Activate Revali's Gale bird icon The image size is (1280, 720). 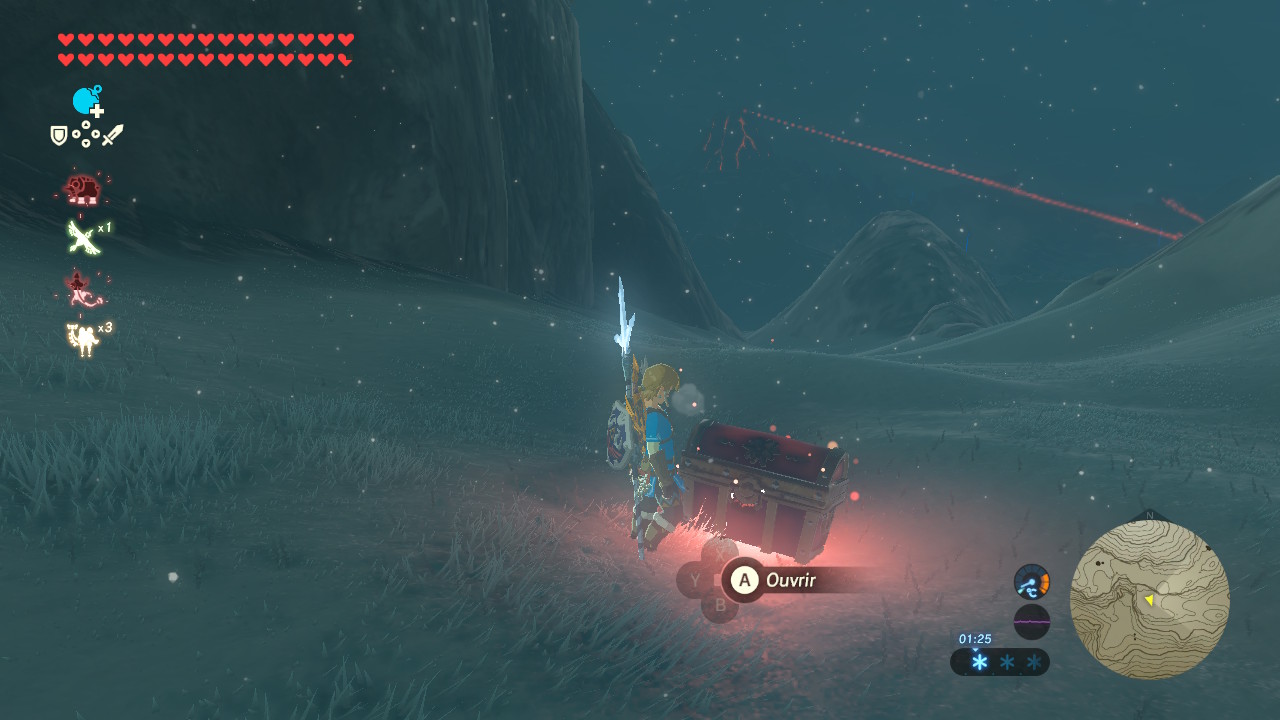[x=81, y=237]
